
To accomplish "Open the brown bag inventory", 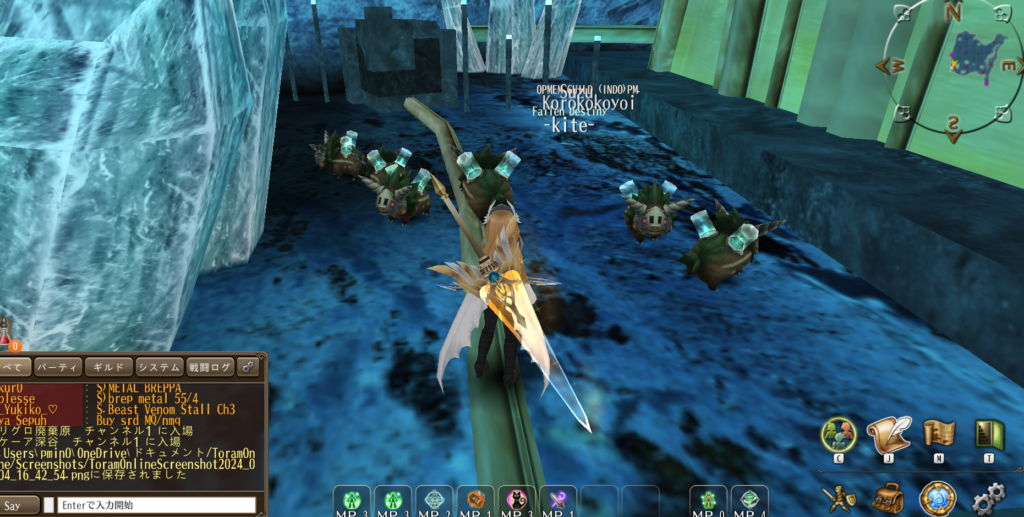I will (887, 496).
